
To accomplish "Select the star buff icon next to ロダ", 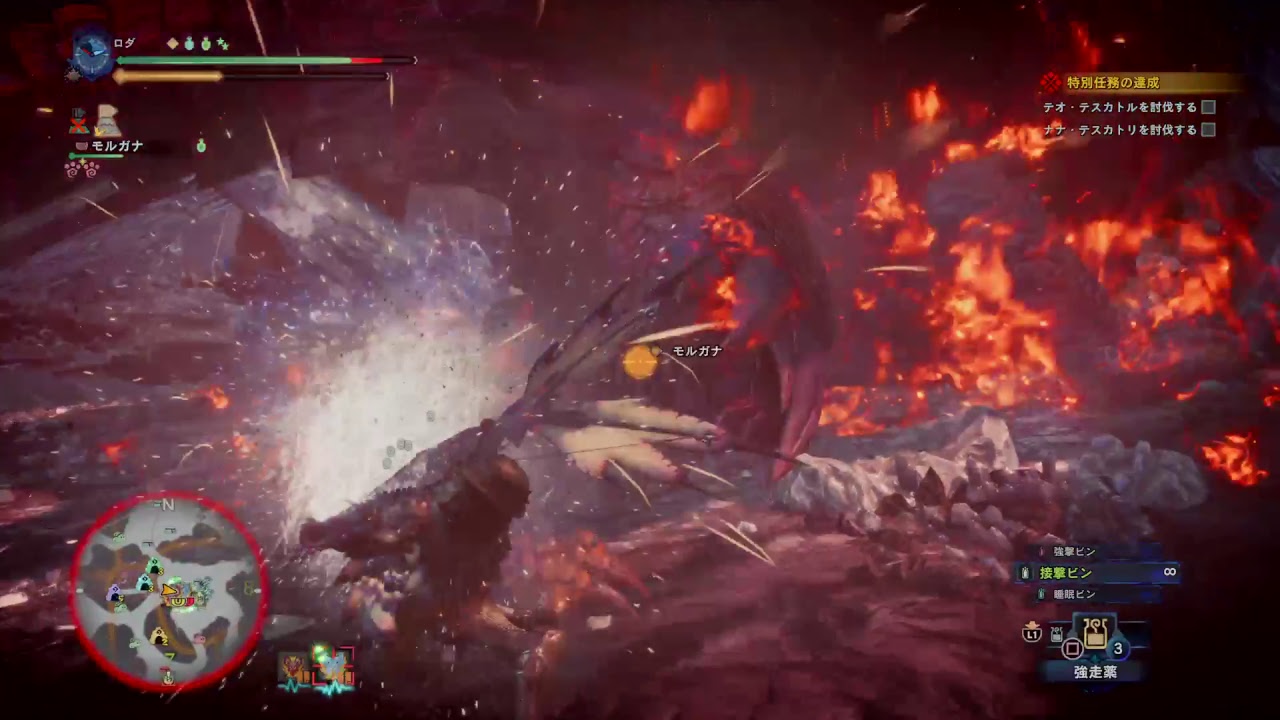I will [x=222, y=43].
